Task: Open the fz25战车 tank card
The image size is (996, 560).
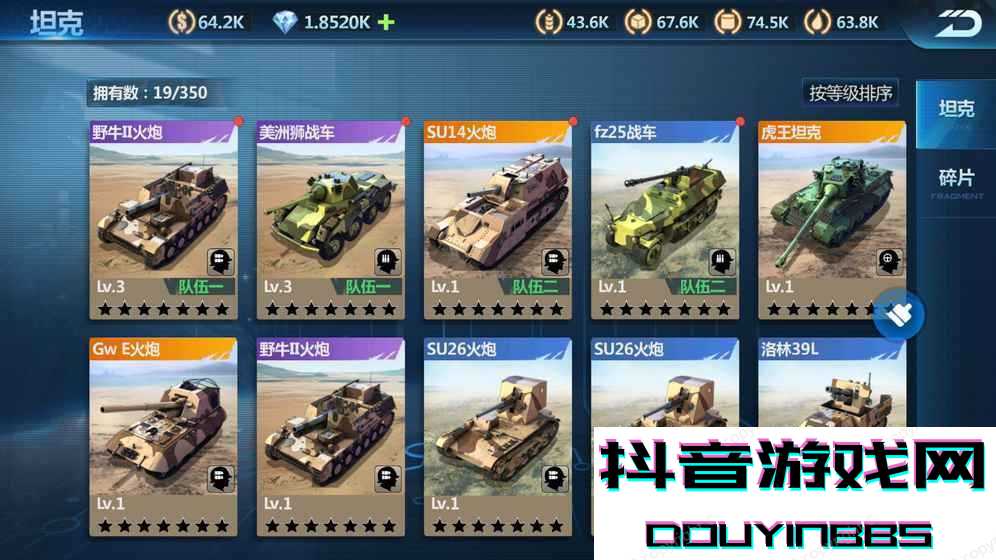Action: [664, 220]
